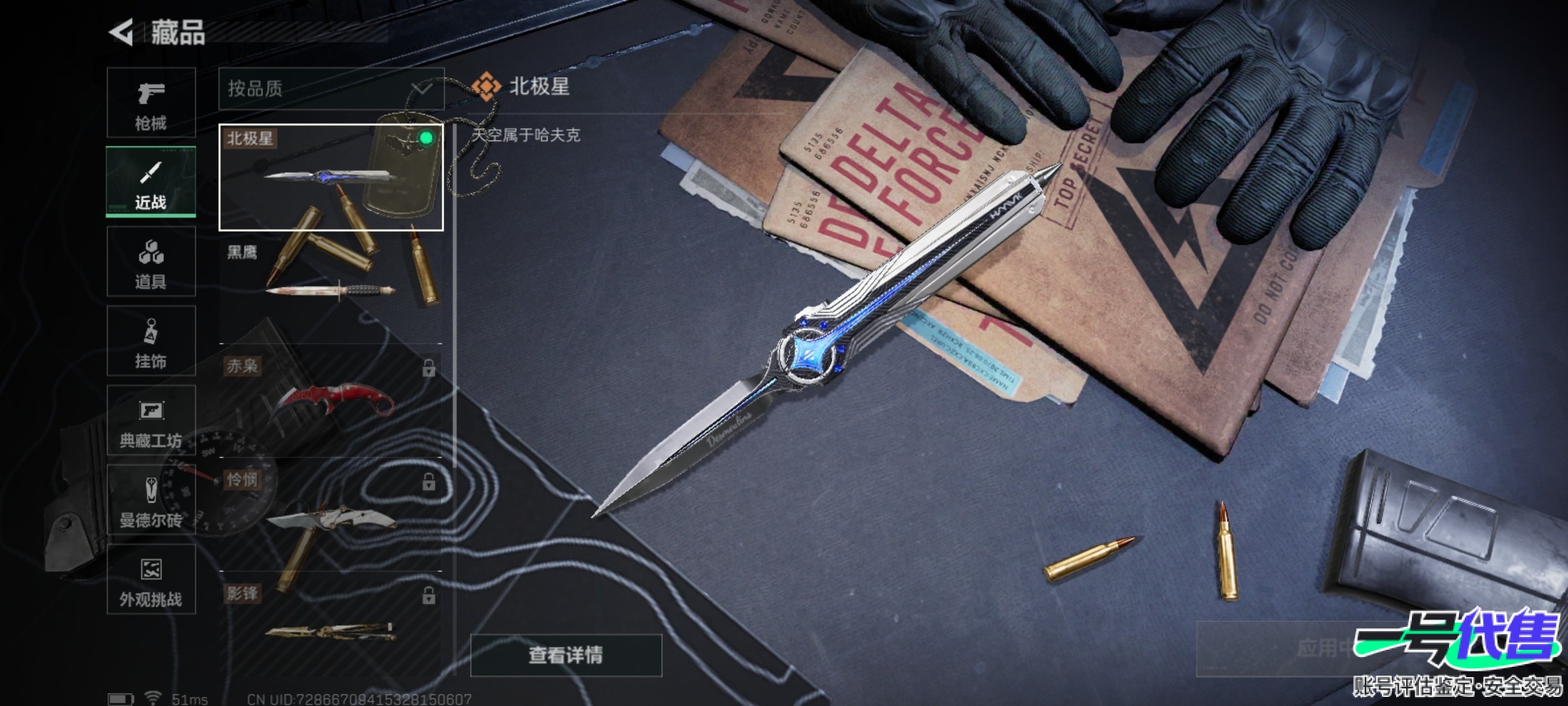Choose the locked 影锋 knife entry

(331, 628)
